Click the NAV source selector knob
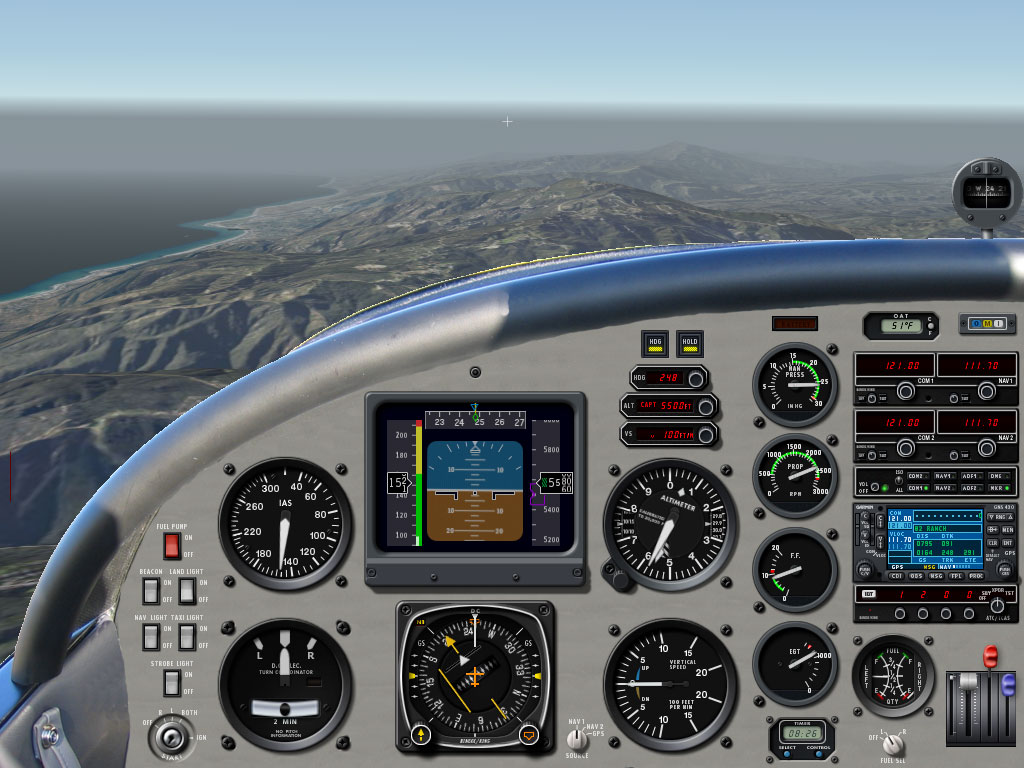This screenshot has height=768, width=1024. [x=576, y=739]
